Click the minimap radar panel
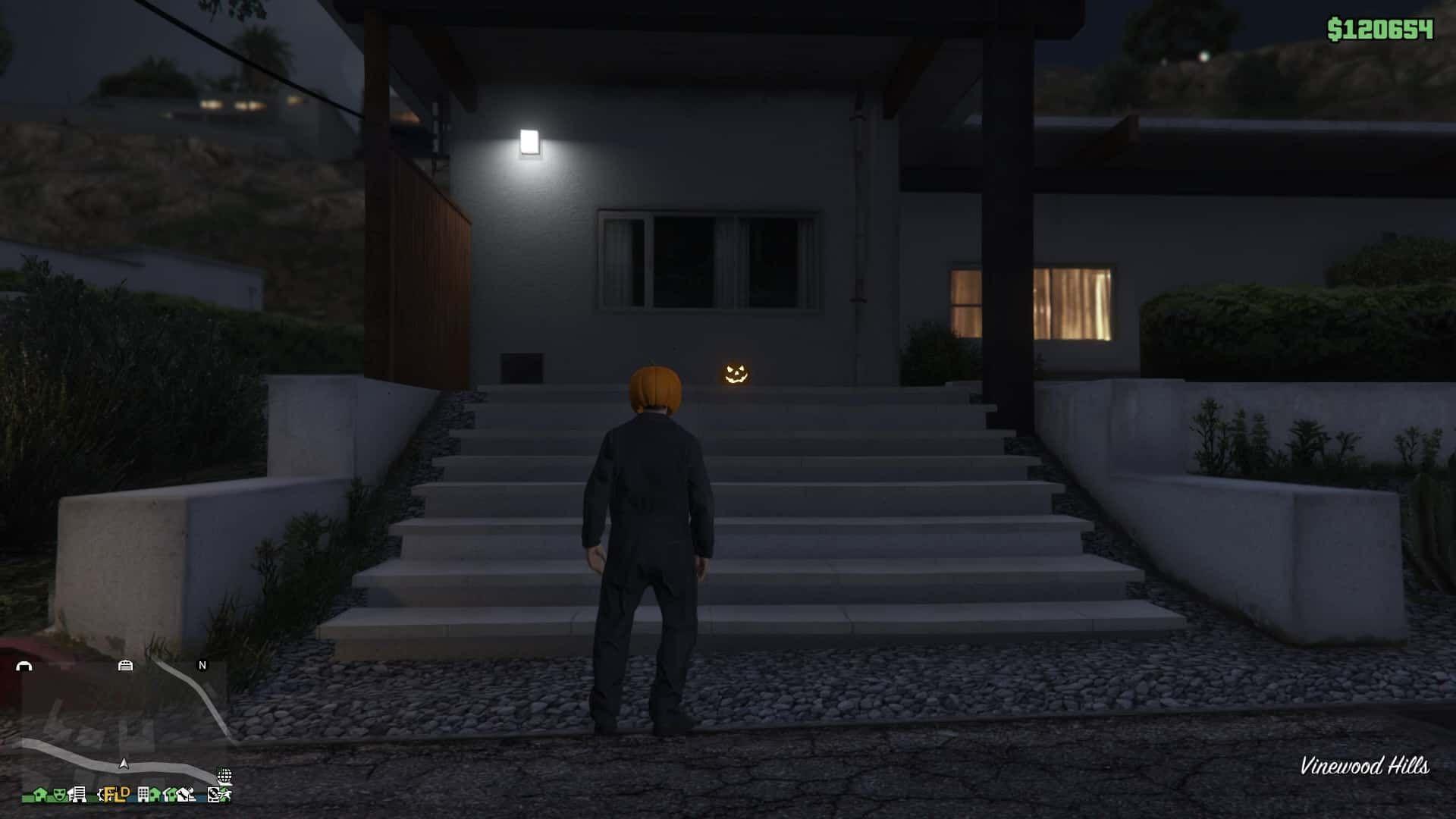The width and height of the screenshot is (1456, 819). (x=121, y=728)
